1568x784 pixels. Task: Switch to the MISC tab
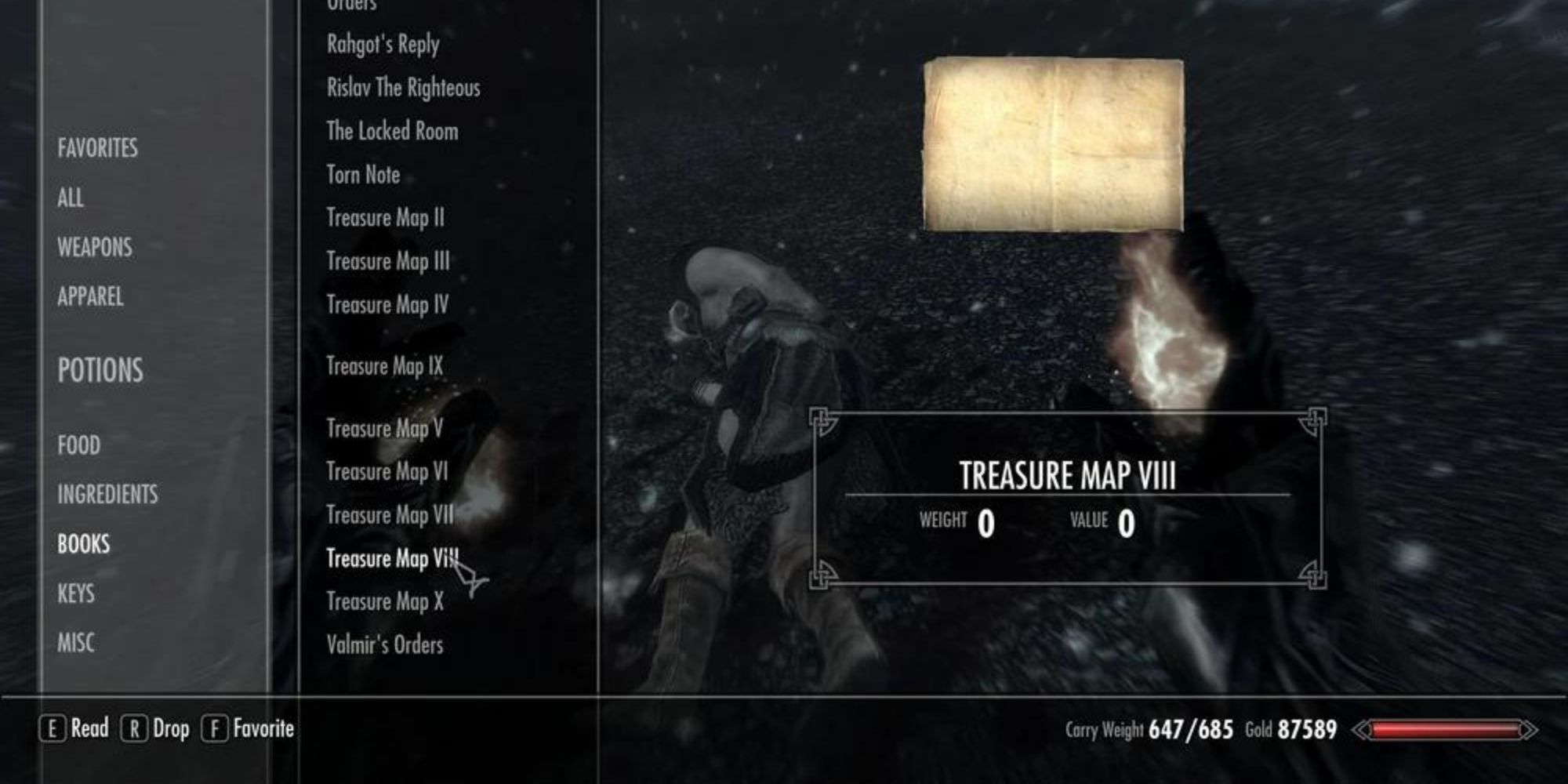click(77, 643)
